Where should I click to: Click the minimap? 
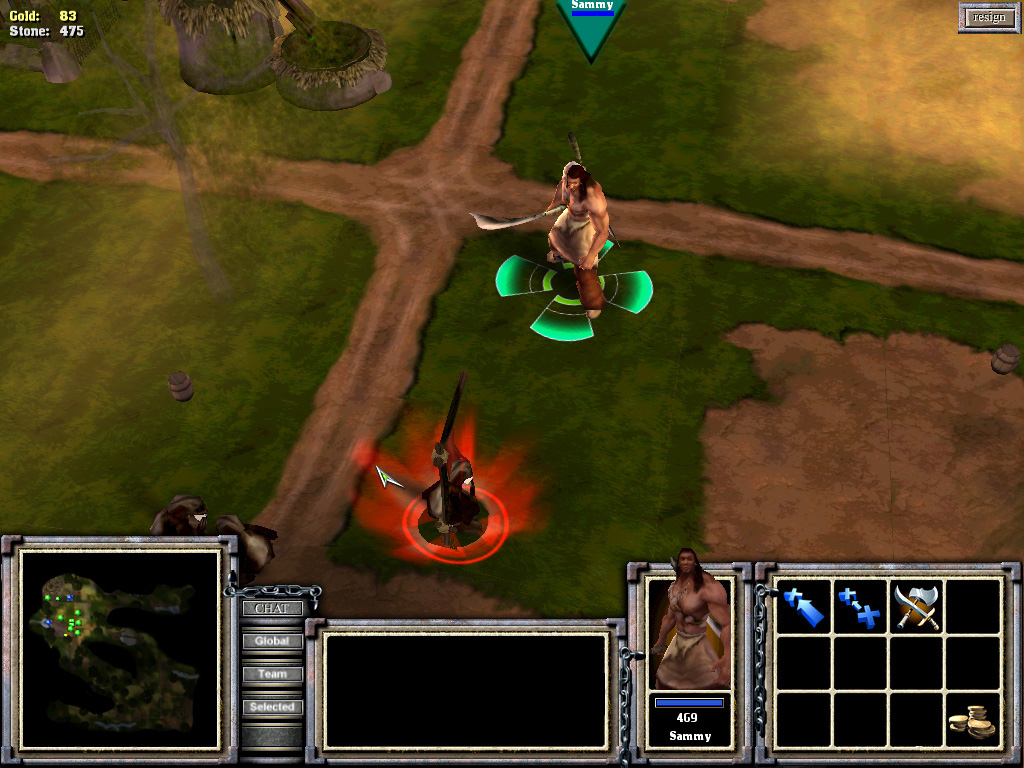pos(120,649)
